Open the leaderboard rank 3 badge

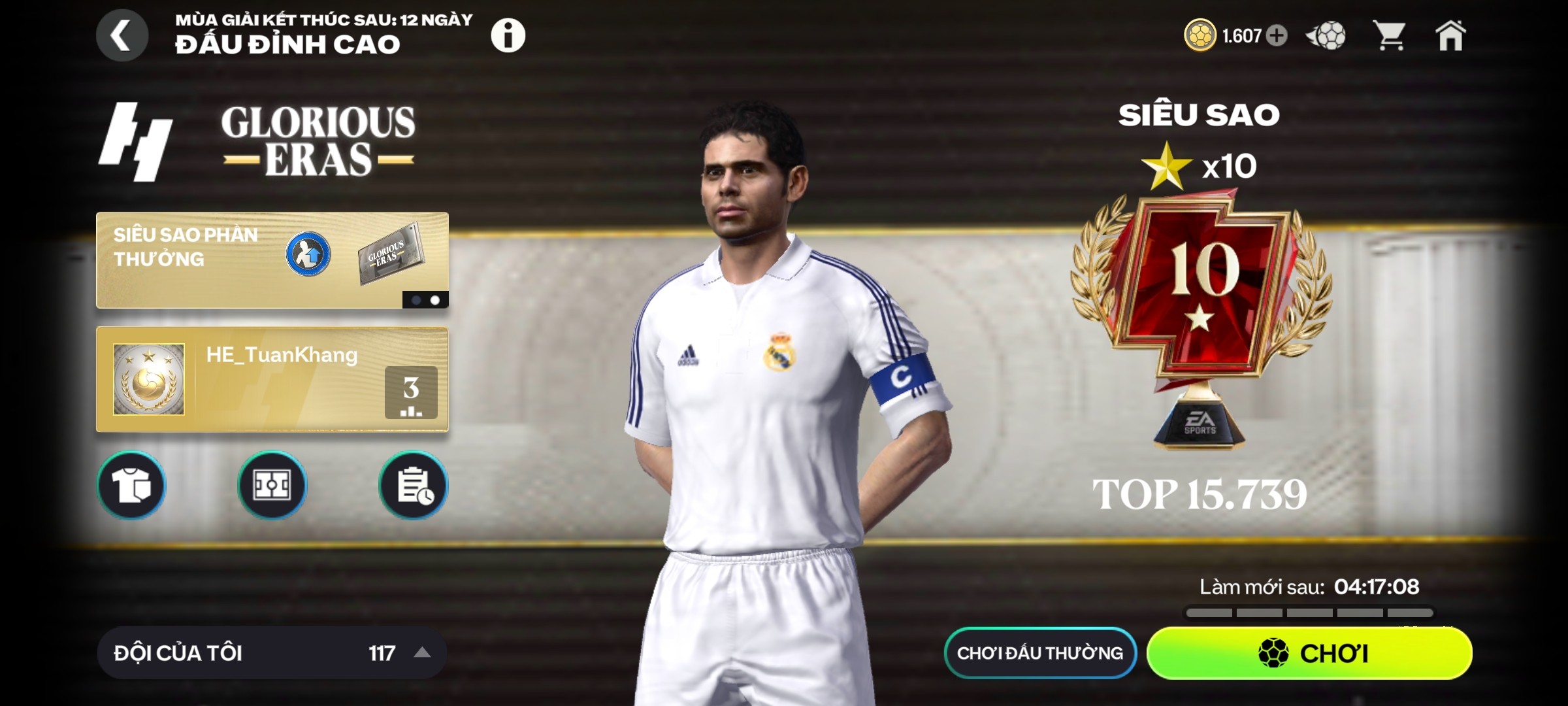pyautogui.click(x=411, y=392)
